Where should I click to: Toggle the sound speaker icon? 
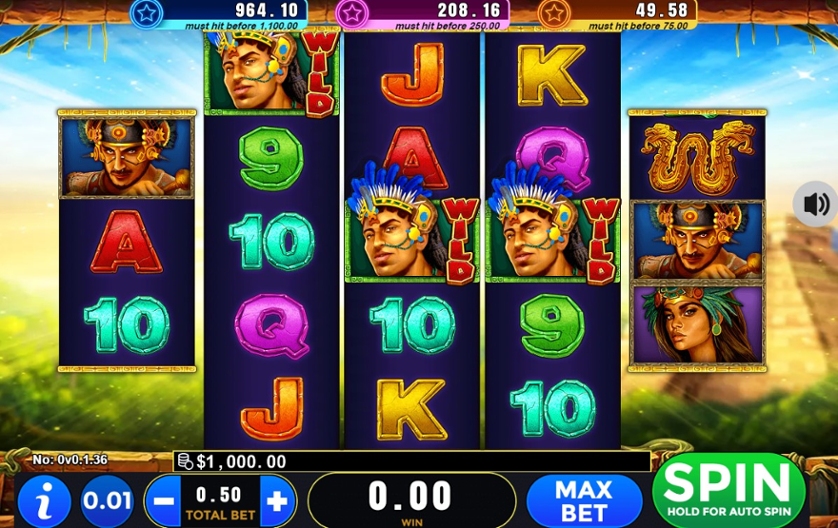coord(815,204)
